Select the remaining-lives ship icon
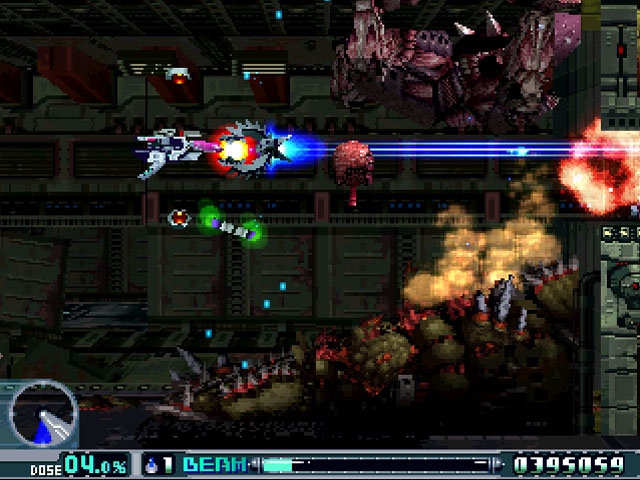Screen dimensions: 640x480 click(151, 465)
